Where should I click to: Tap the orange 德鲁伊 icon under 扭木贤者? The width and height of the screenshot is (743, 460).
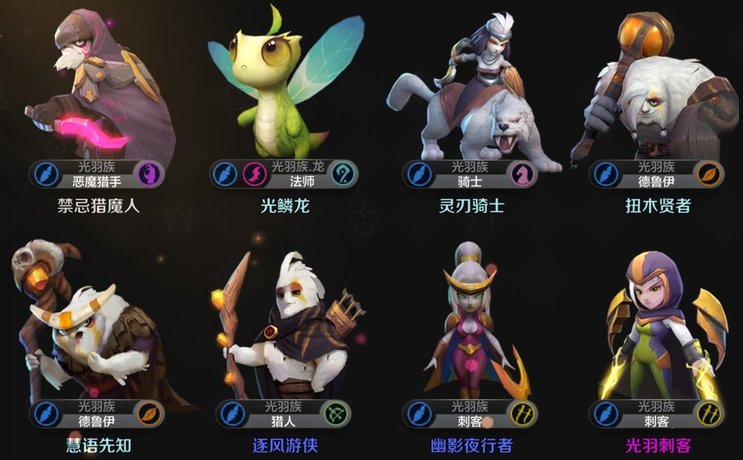pos(711,173)
